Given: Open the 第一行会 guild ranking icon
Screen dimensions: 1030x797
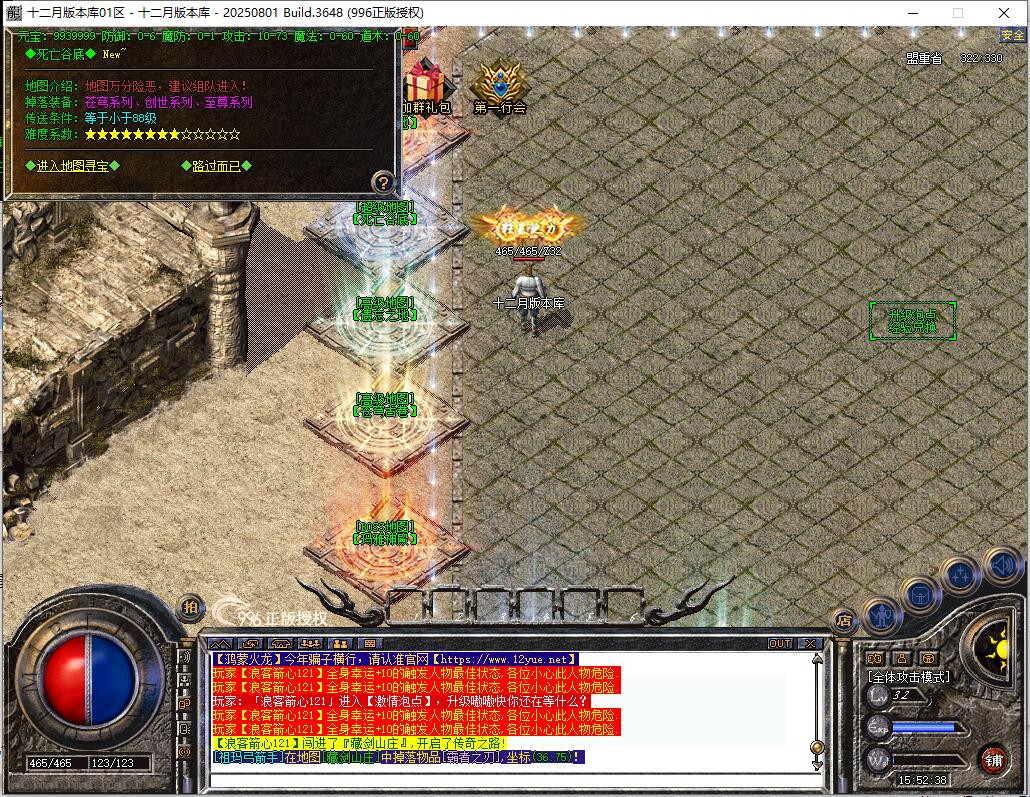Looking at the screenshot, I should 499,86.
